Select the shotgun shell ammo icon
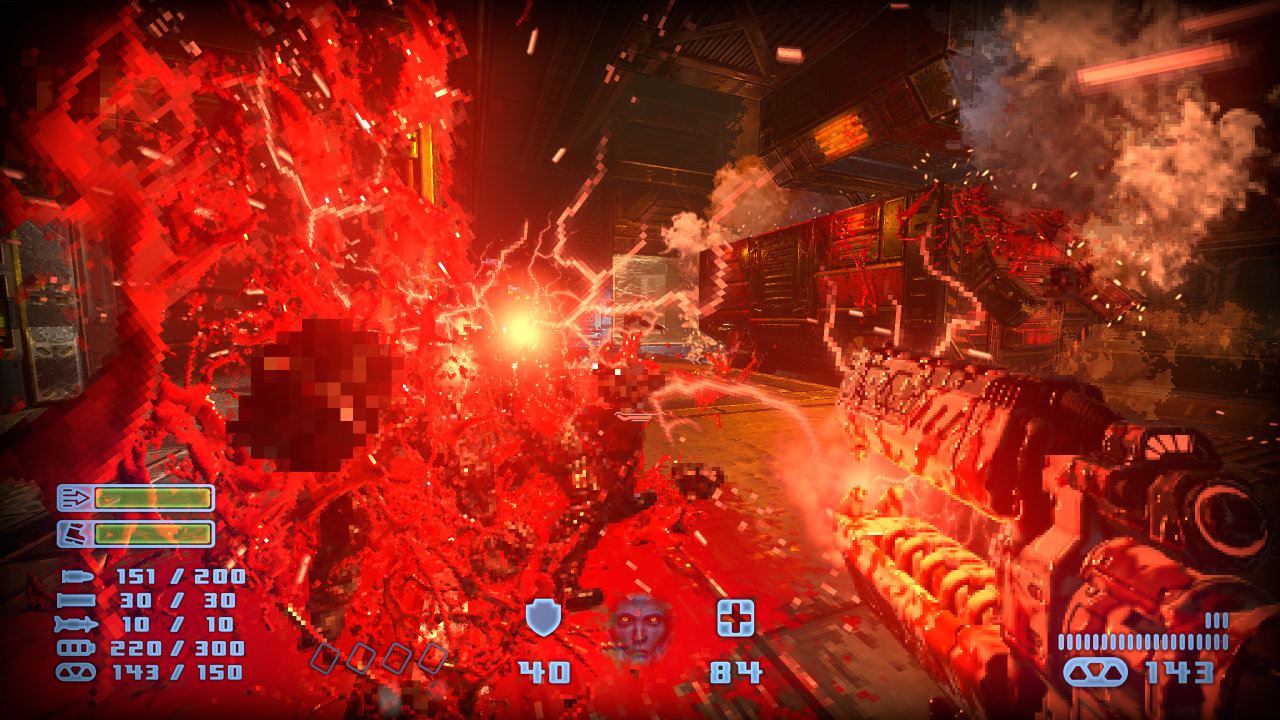The width and height of the screenshot is (1280, 720). [x=76, y=601]
